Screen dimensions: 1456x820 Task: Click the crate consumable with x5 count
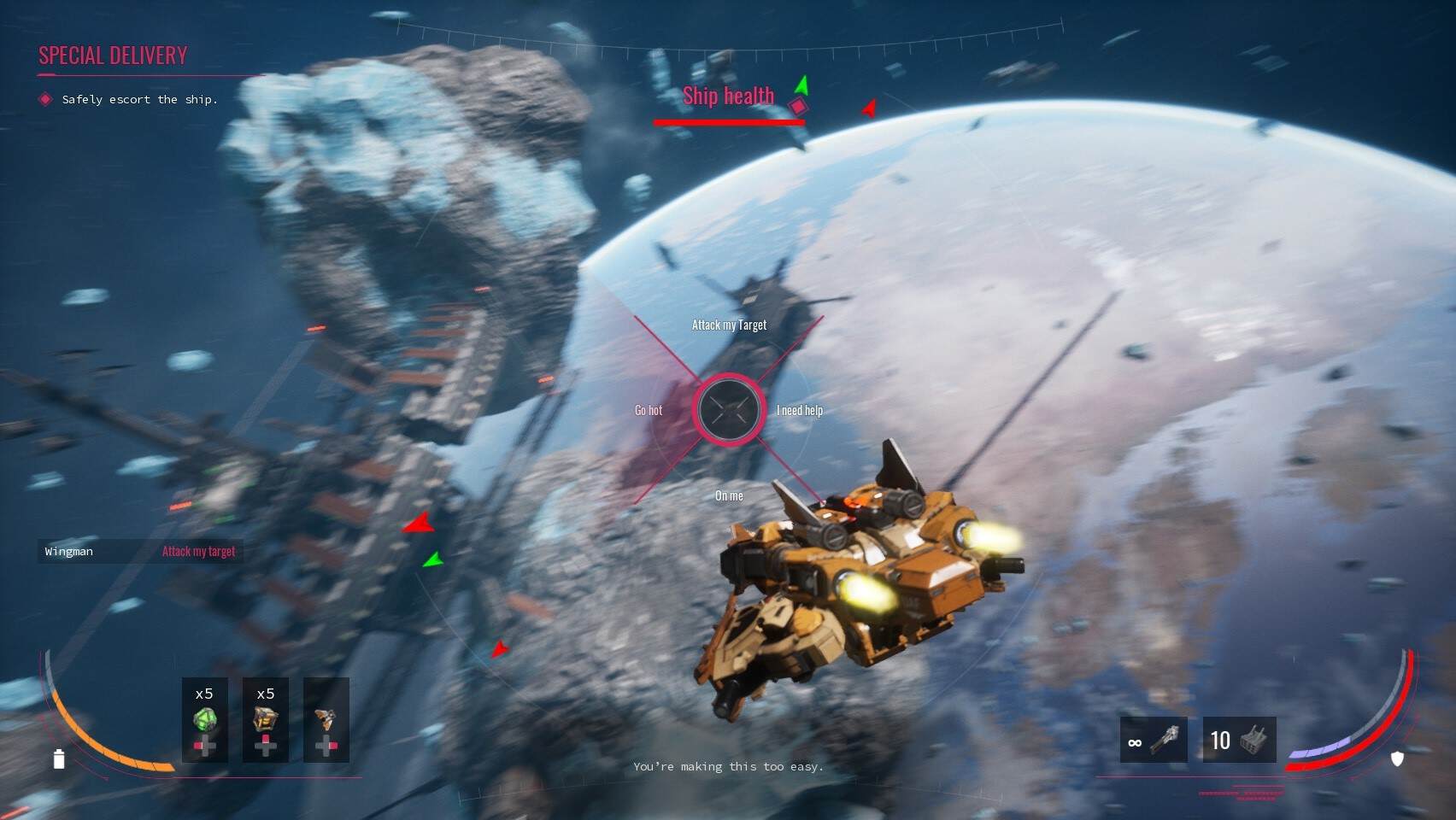265,720
